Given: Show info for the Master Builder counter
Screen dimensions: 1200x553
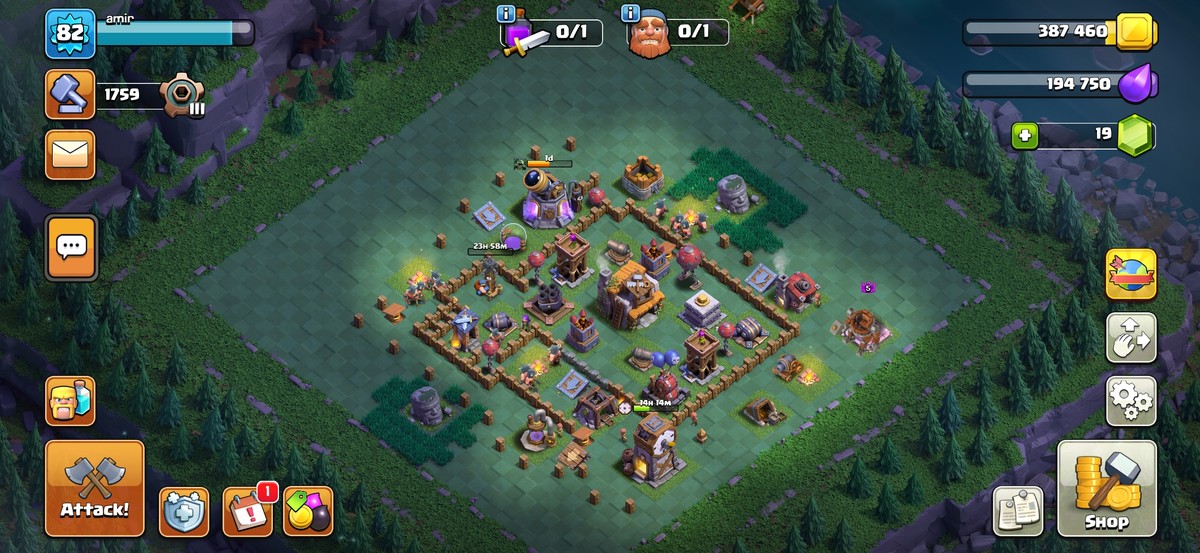Looking at the screenshot, I should pos(631,14).
